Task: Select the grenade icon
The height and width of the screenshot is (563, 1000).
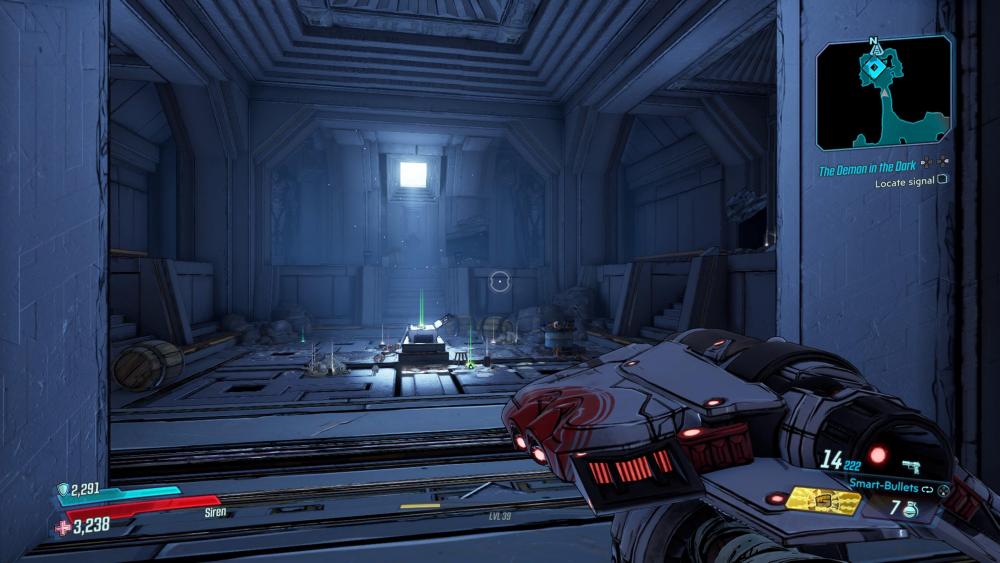Action: click(x=911, y=510)
